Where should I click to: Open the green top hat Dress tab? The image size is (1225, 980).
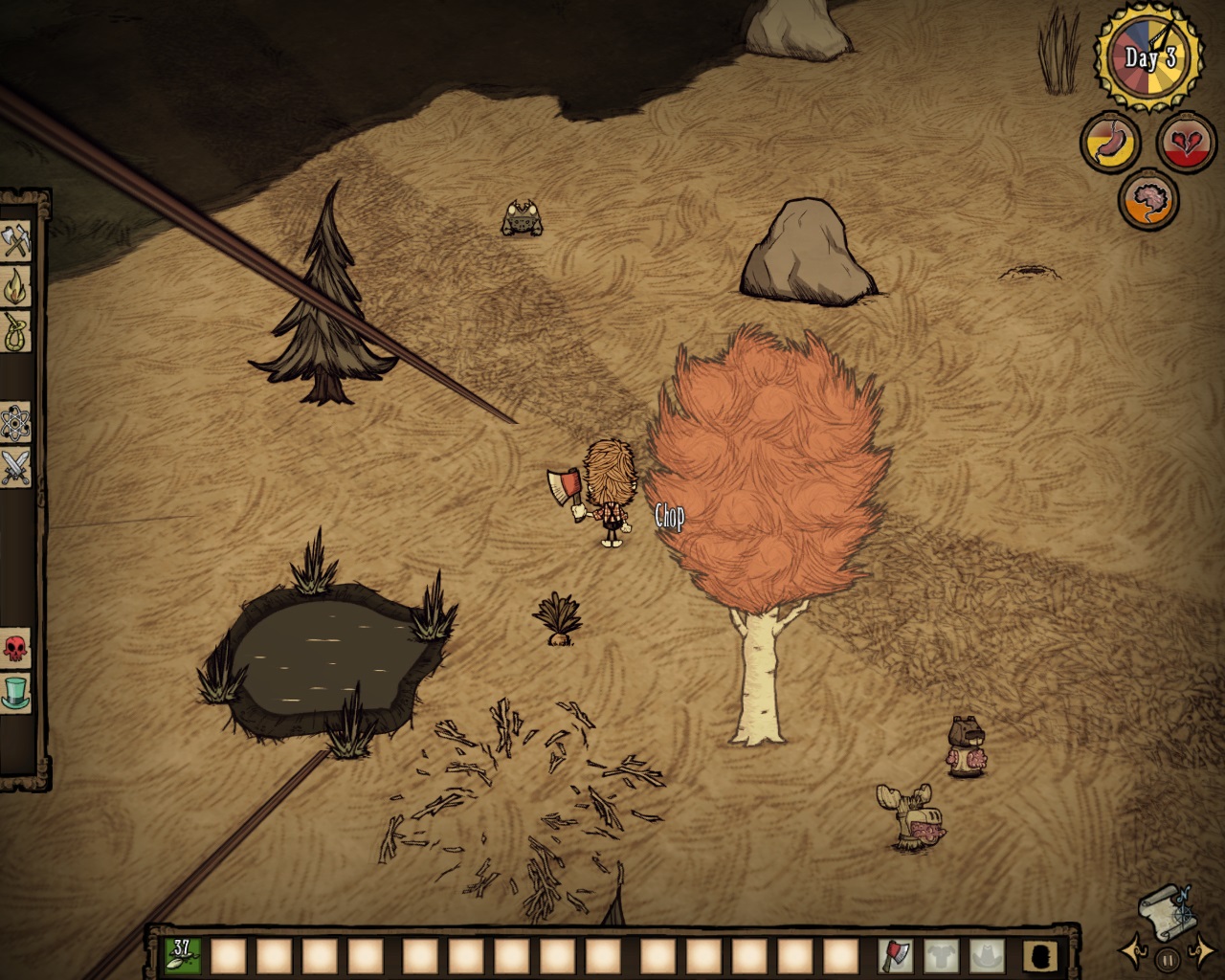pyautogui.click(x=16, y=693)
